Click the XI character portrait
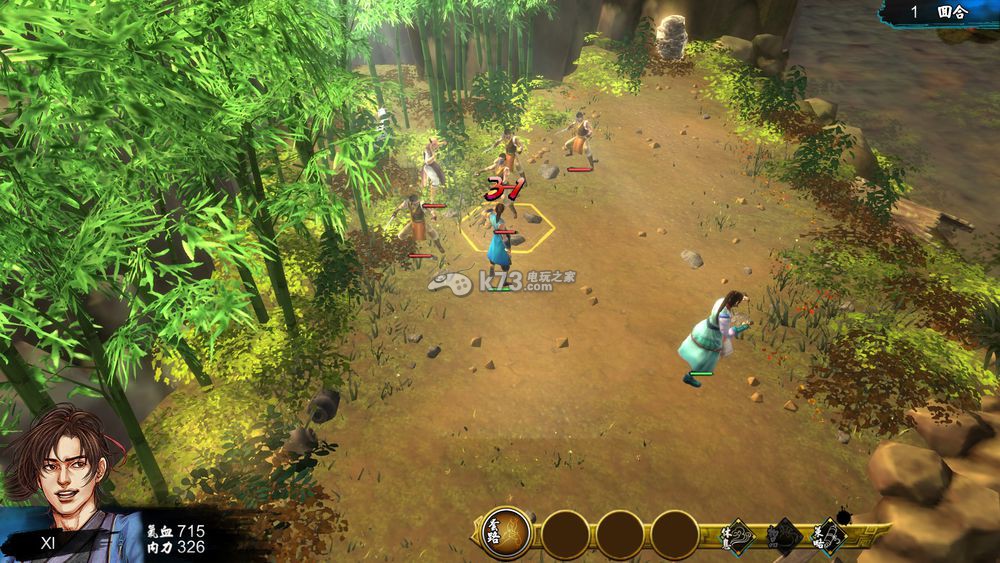 click(x=56, y=466)
